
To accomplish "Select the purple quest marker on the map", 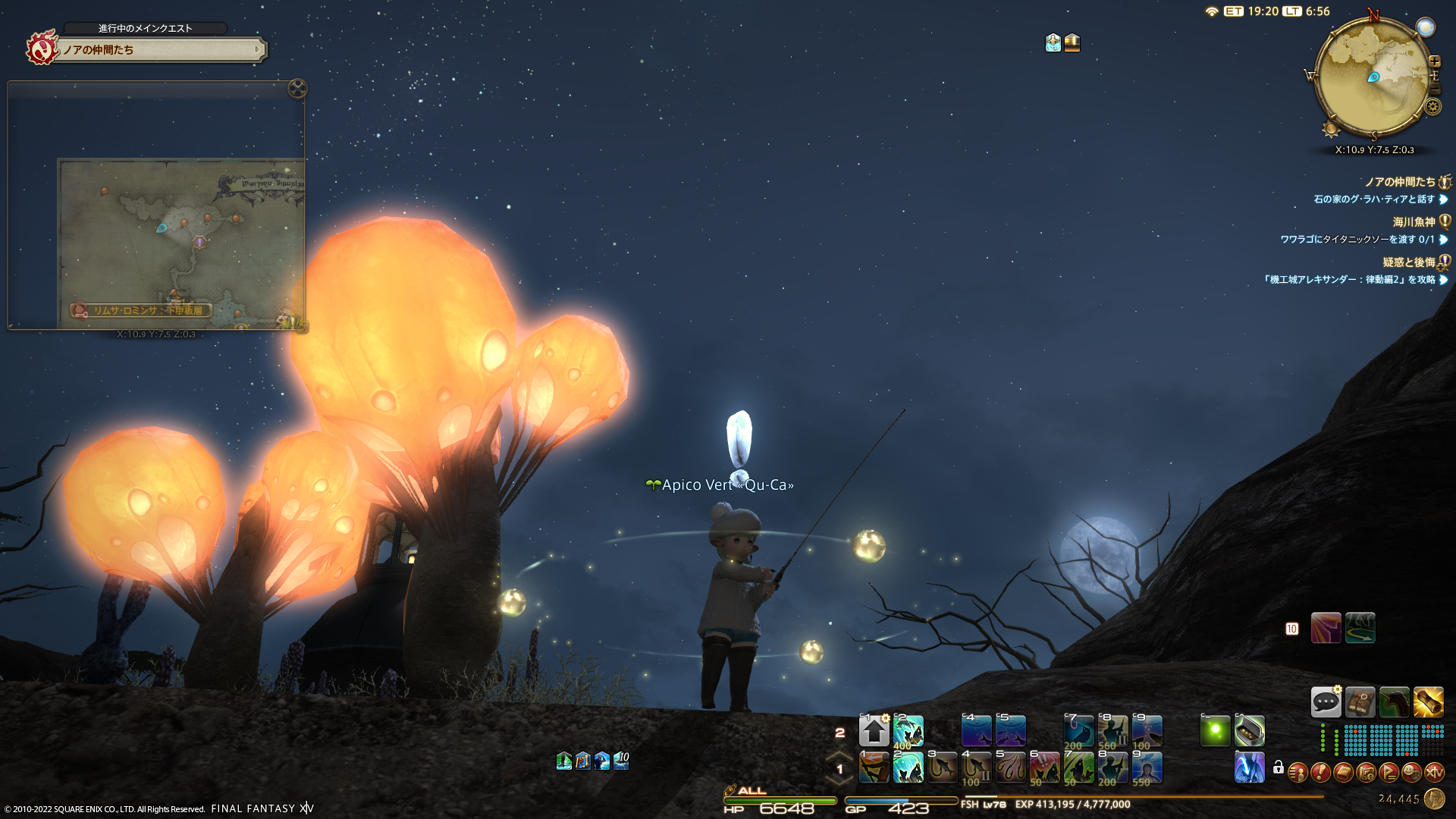I will click(x=199, y=242).
